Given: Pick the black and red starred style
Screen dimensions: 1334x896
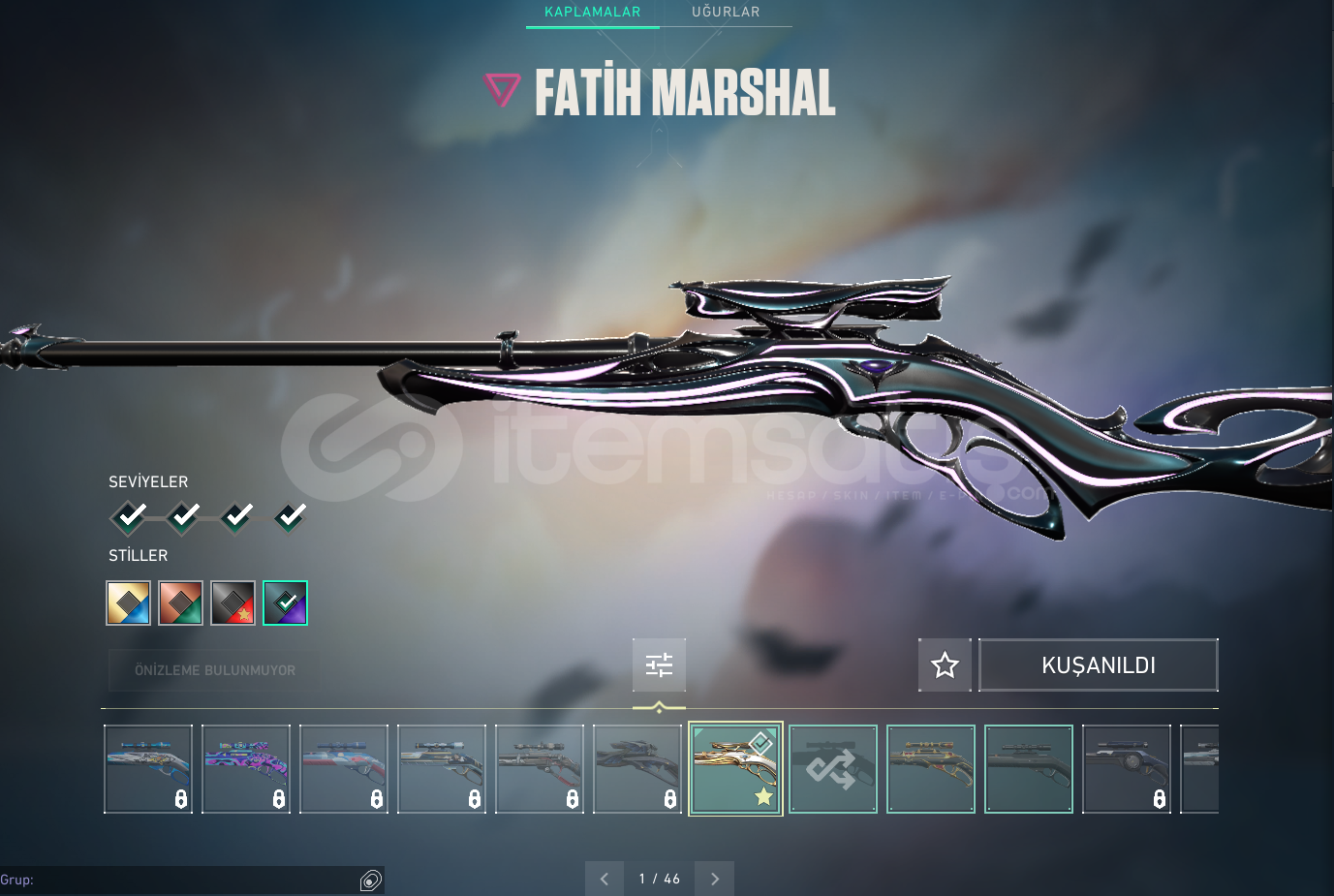Looking at the screenshot, I should point(233,602).
